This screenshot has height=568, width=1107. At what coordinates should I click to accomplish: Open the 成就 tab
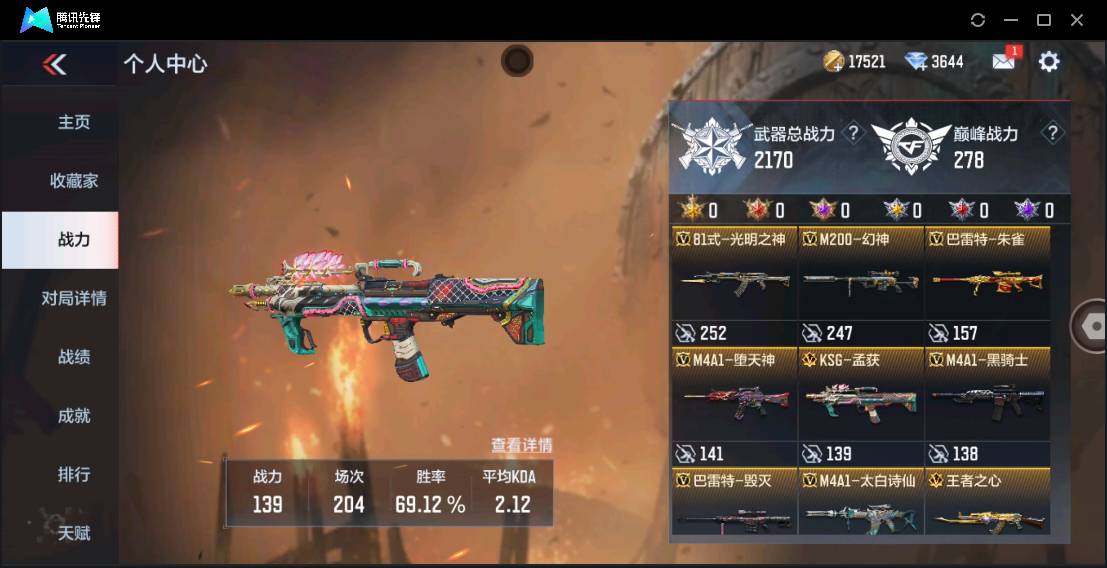[74, 415]
